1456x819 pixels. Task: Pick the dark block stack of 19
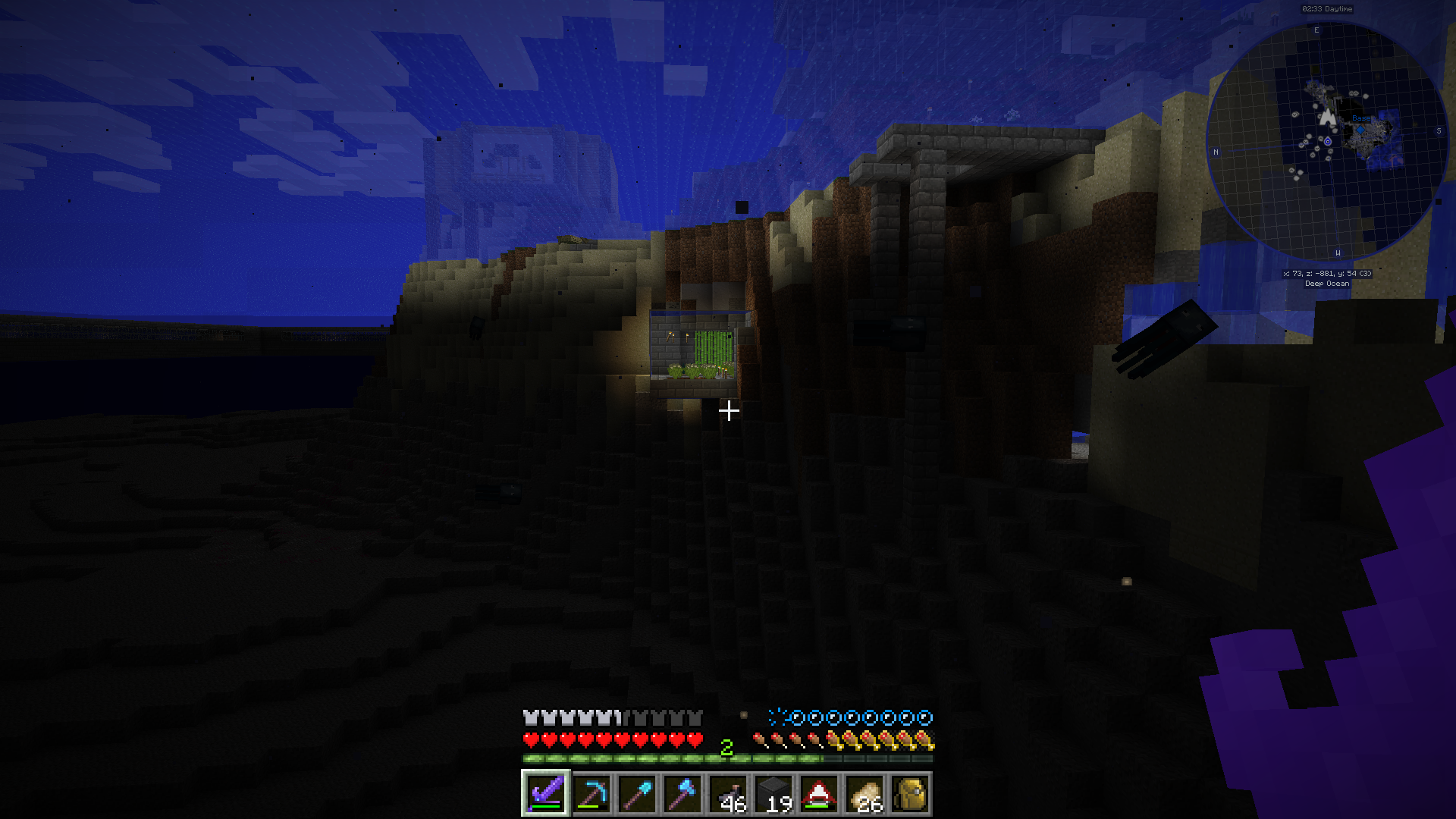tap(773, 794)
